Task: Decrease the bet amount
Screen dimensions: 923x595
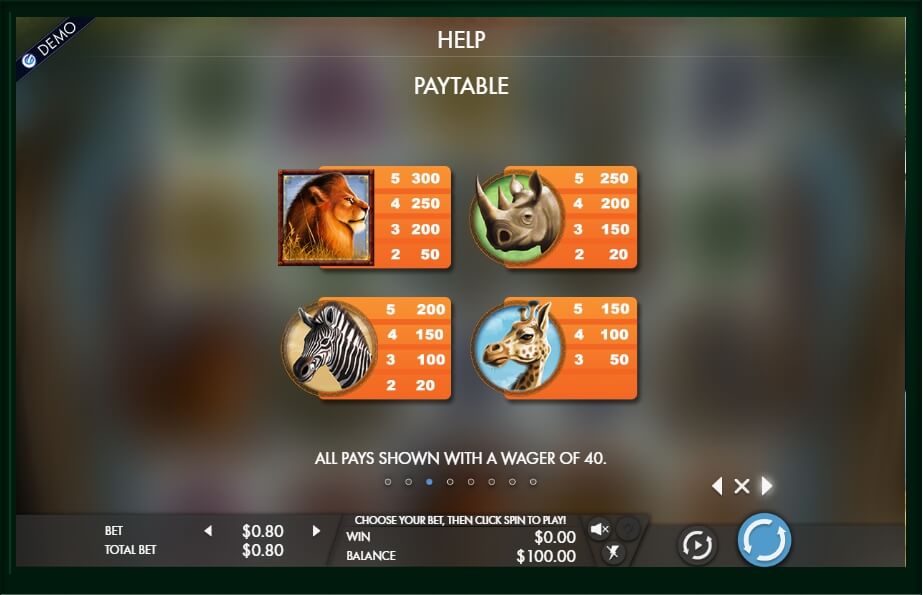Action: click(208, 531)
